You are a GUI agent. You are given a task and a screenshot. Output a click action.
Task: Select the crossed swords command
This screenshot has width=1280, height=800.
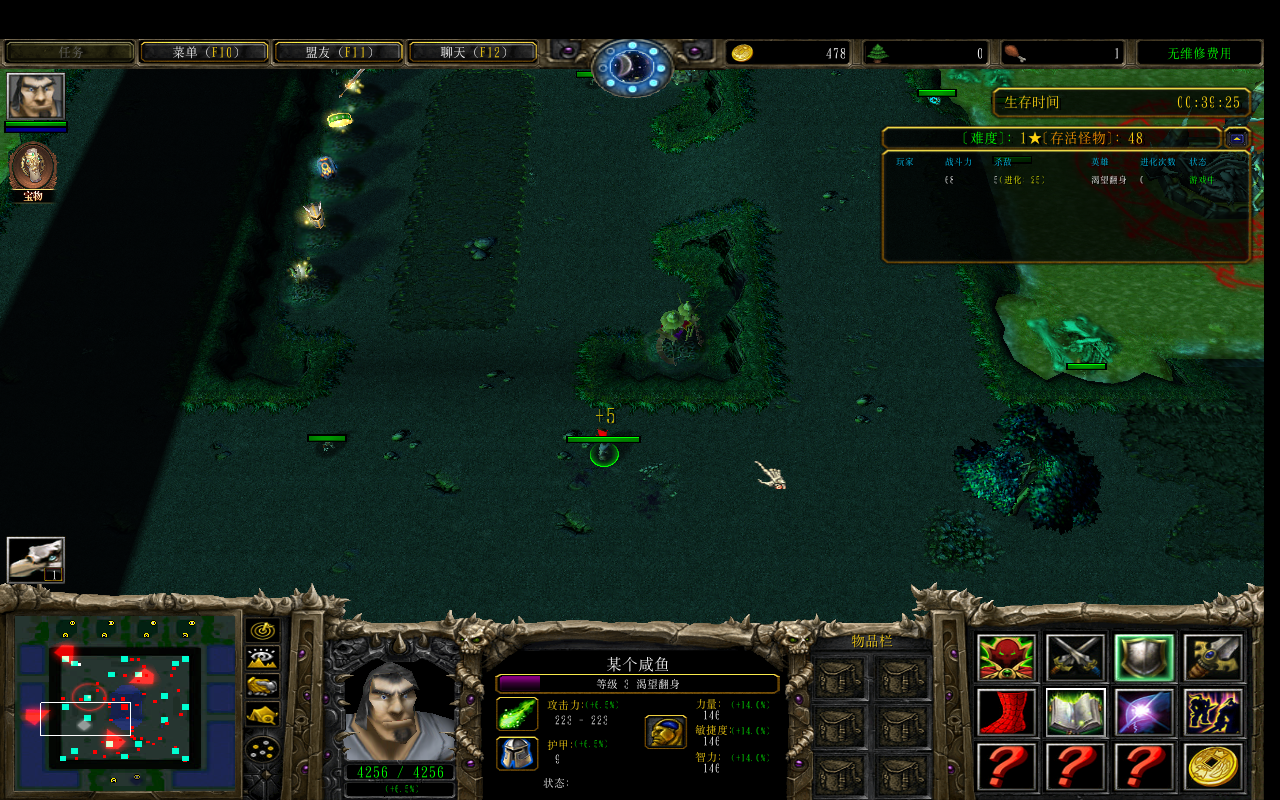[x=1076, y=658]
